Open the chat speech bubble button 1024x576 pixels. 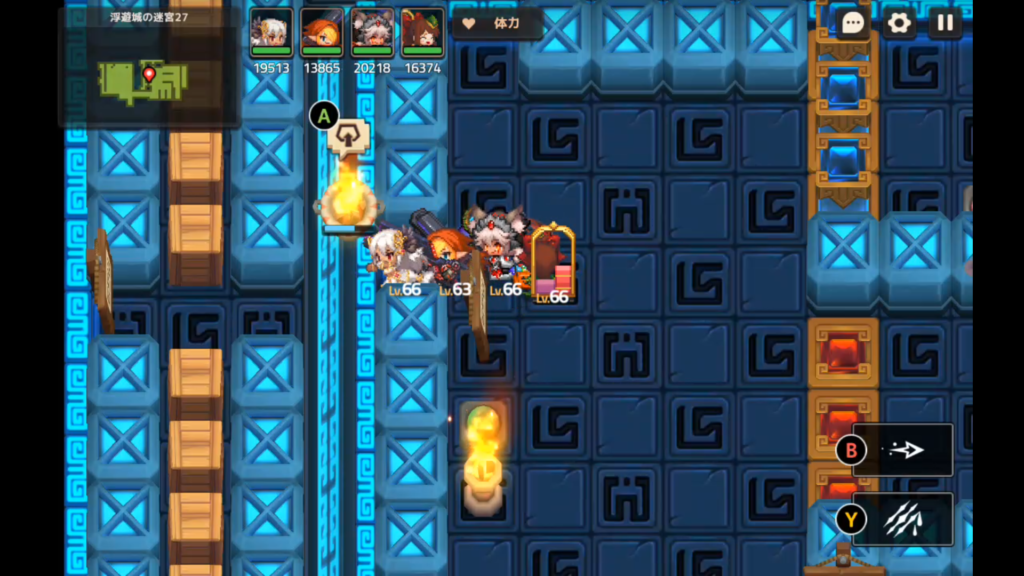tap(853, 23)
